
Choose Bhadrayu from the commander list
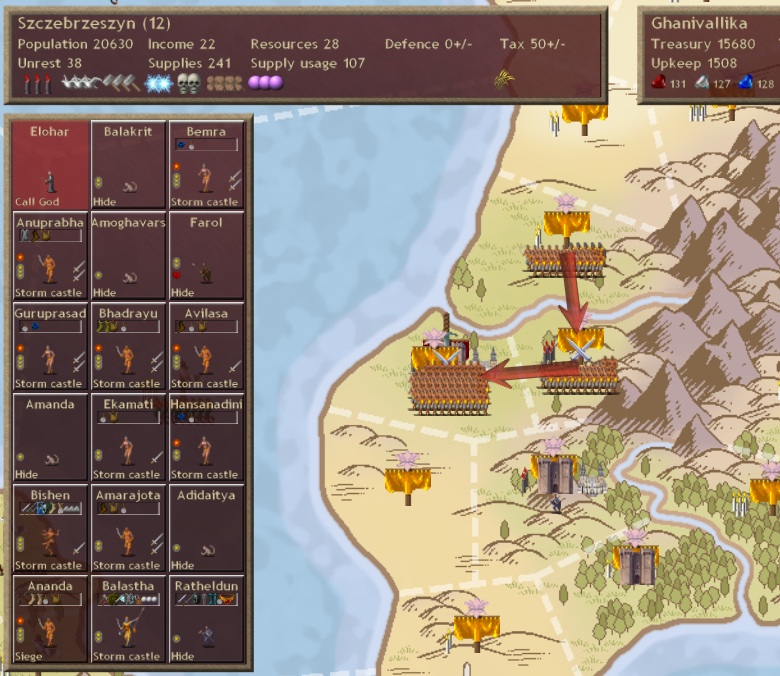[128, 347]
